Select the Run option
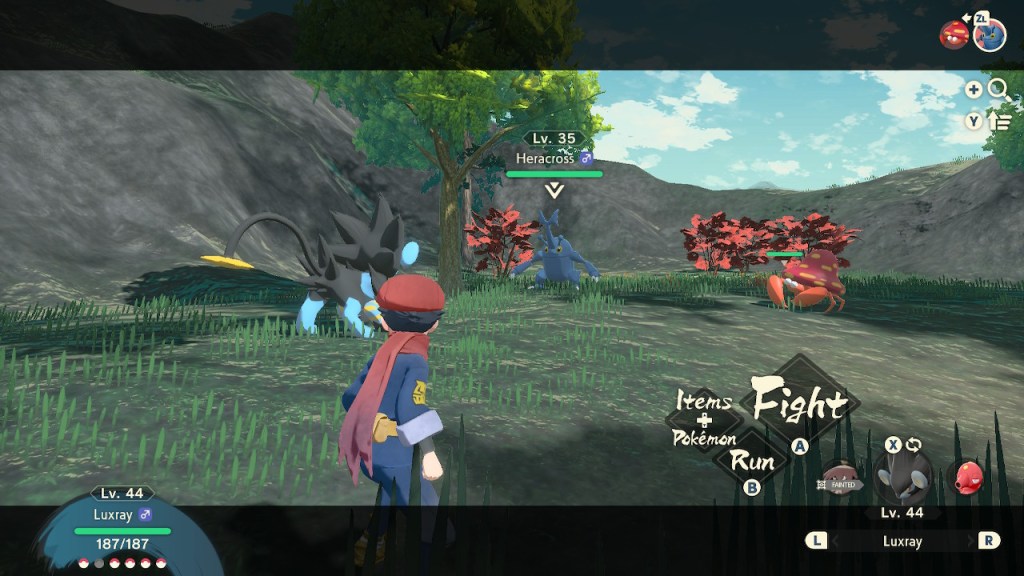Viewport: 1024px width, 576px height. click(752, 461)
